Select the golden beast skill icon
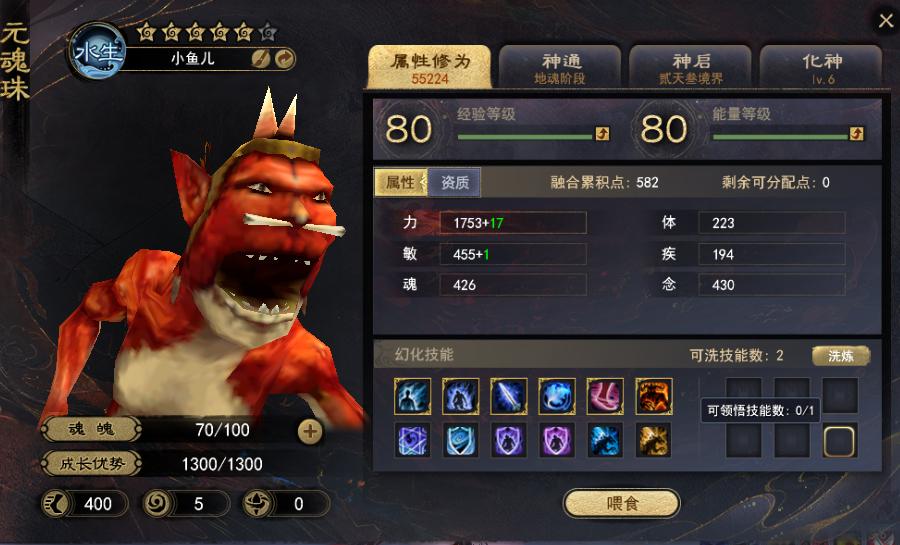The height and width of the screenshot is (545, 900). [653, 440]
